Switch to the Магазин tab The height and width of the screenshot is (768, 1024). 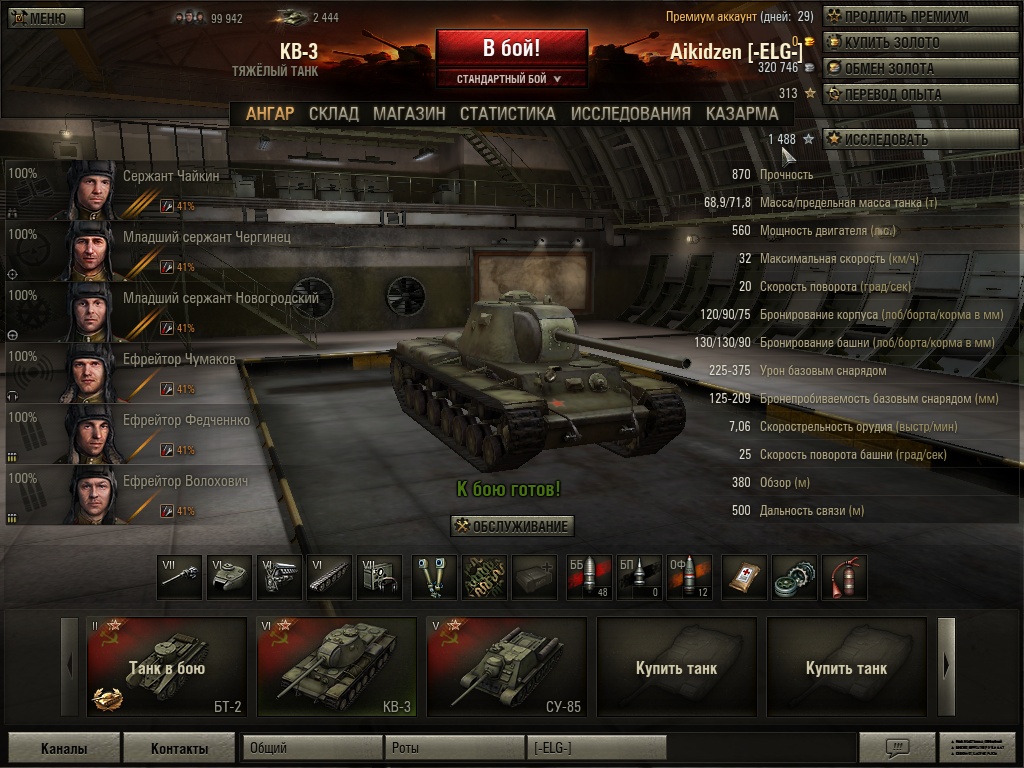pos(409,113)
